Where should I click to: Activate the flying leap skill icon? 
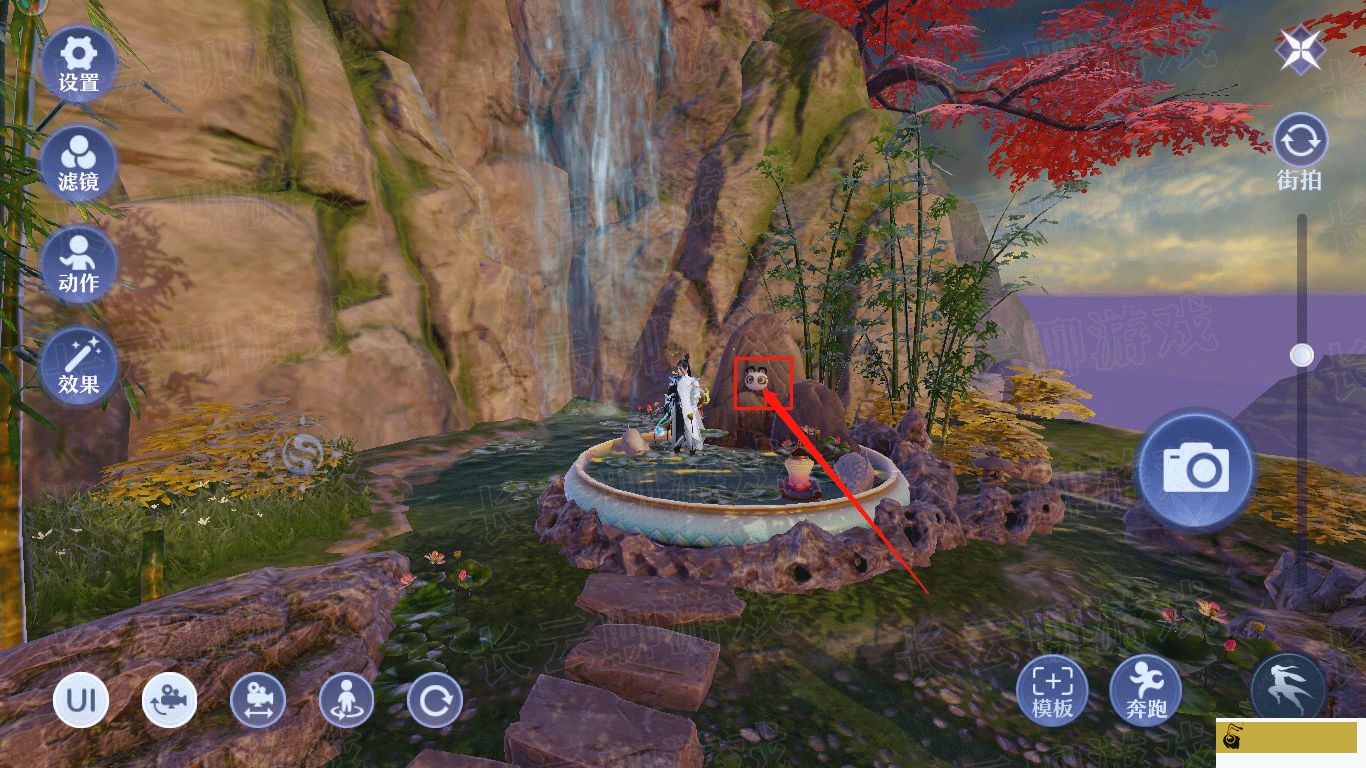[1288, 688]
